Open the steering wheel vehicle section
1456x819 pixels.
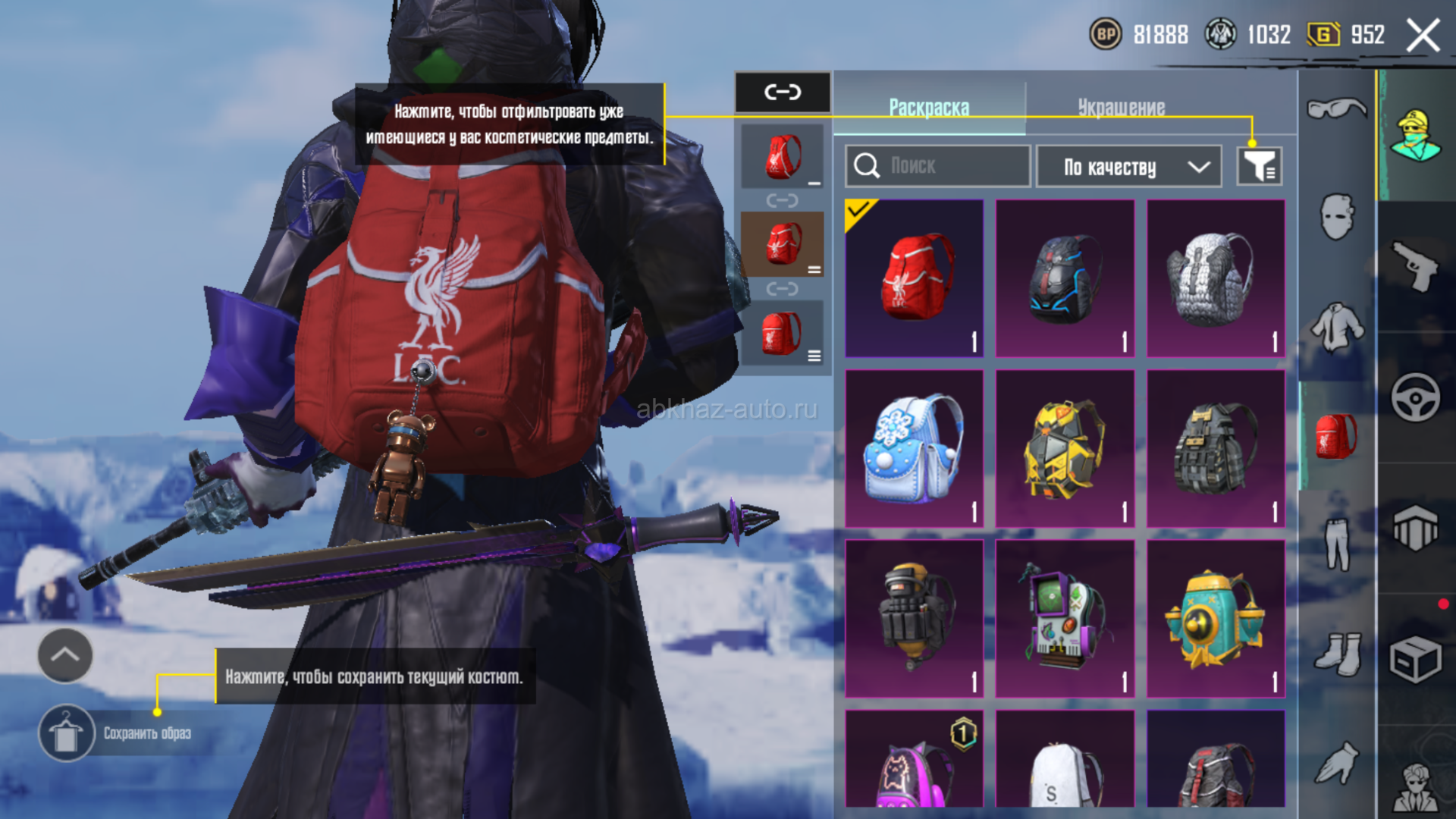pos(1415,397)
